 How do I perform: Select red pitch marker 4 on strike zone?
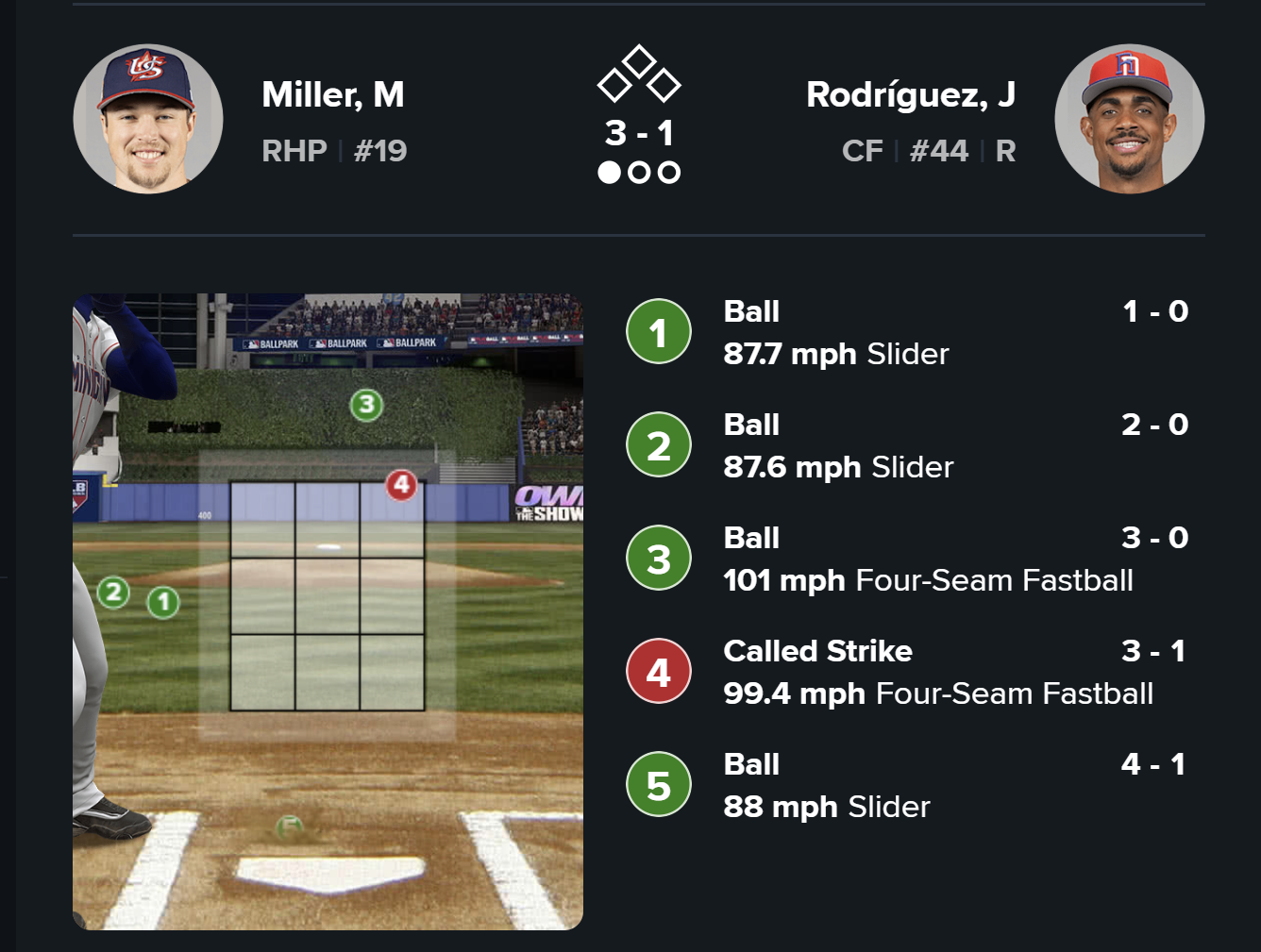401,485
